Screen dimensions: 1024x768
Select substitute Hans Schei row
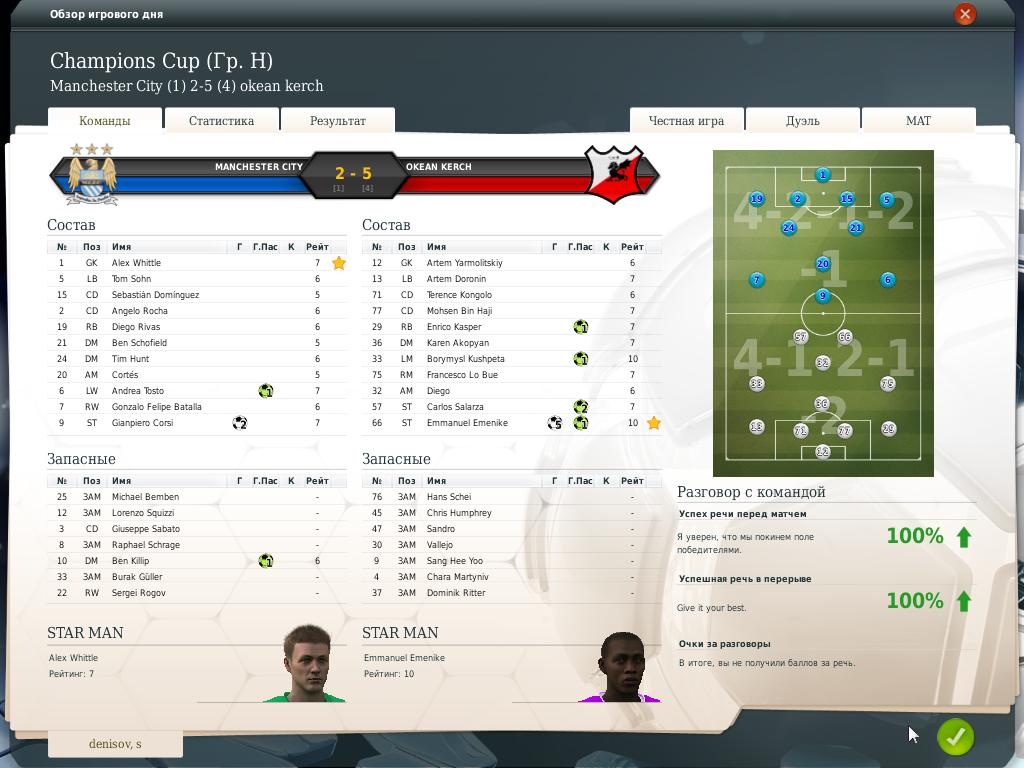[x=448, y=497]
